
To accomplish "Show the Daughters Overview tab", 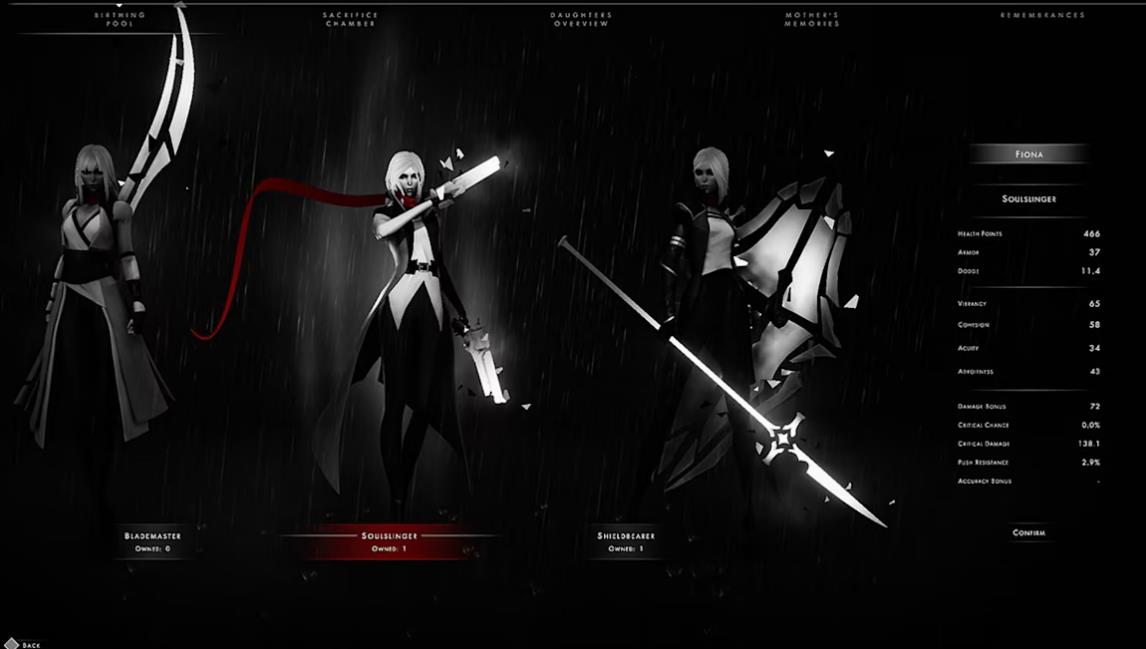I will (x=581, y=19).
